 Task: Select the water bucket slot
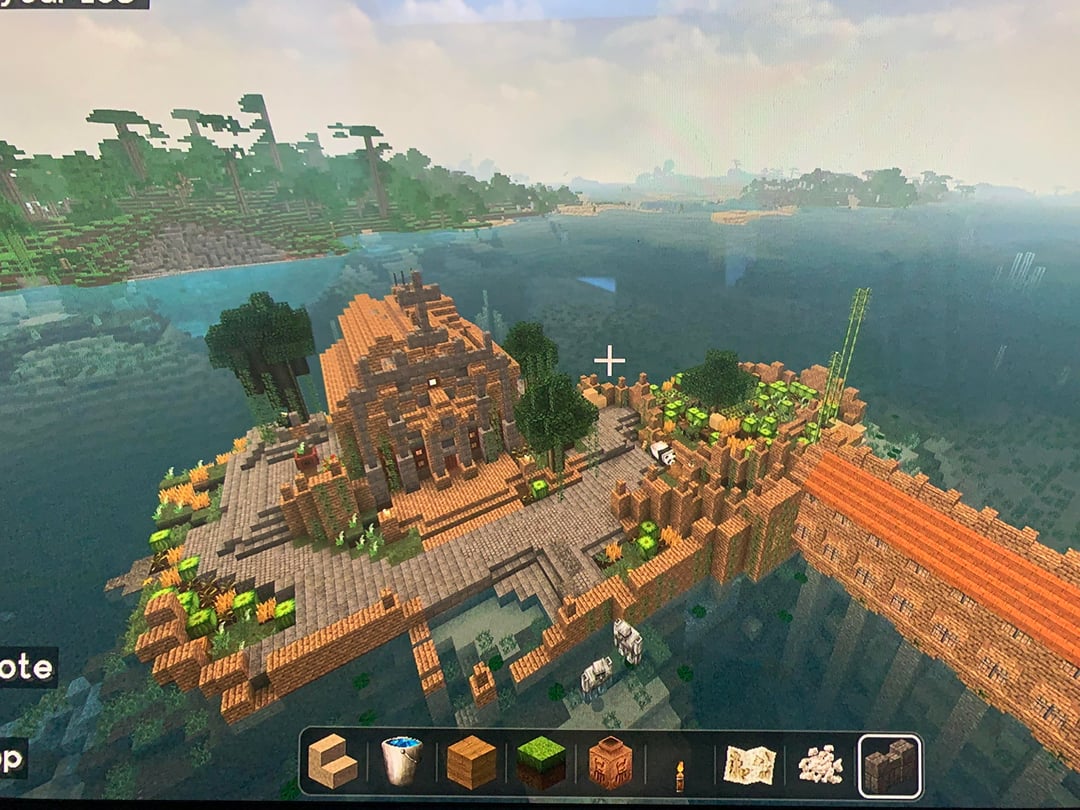401,765
